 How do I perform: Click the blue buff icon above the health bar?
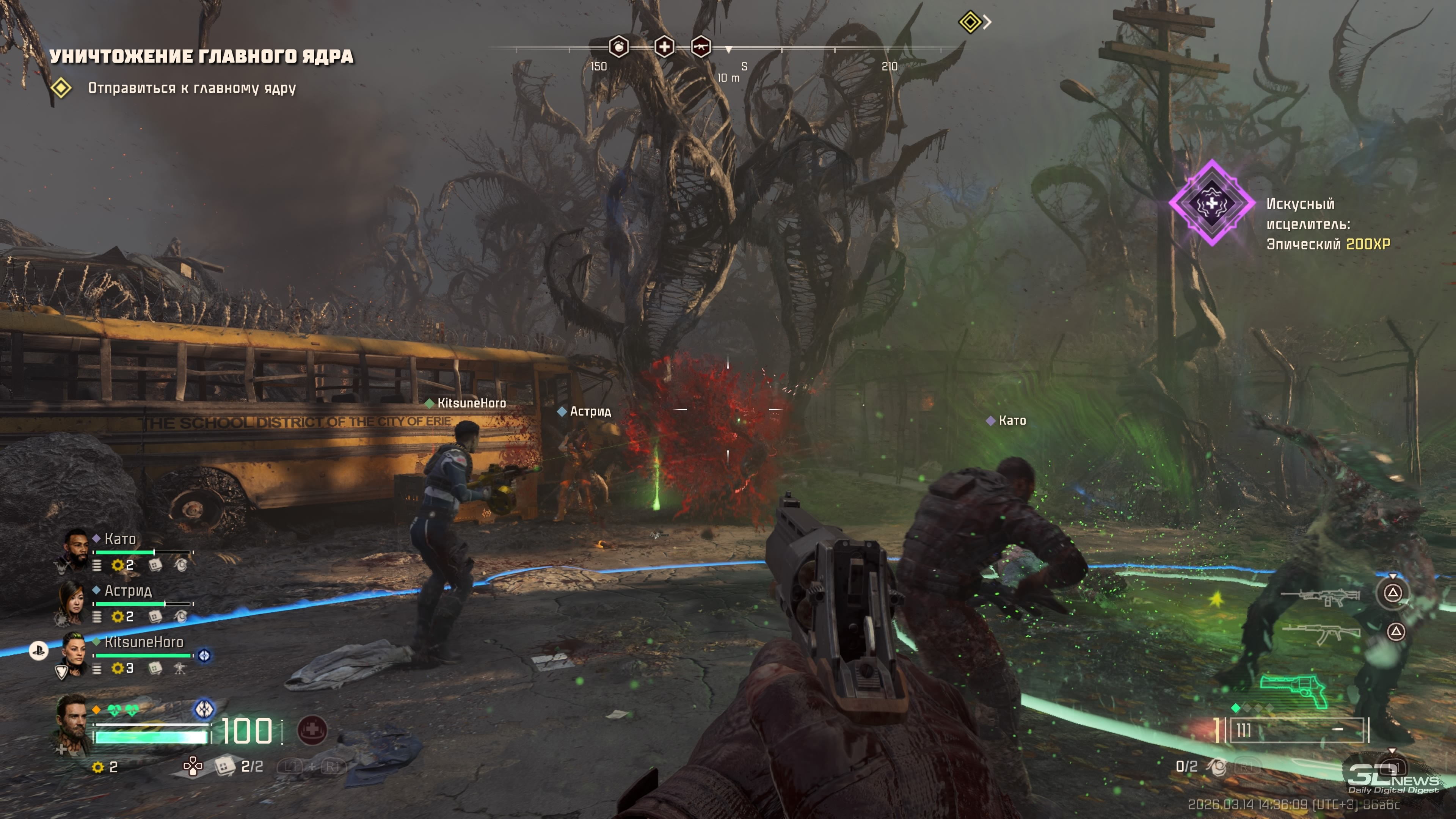pyautogui.click(x=204, y=708)
